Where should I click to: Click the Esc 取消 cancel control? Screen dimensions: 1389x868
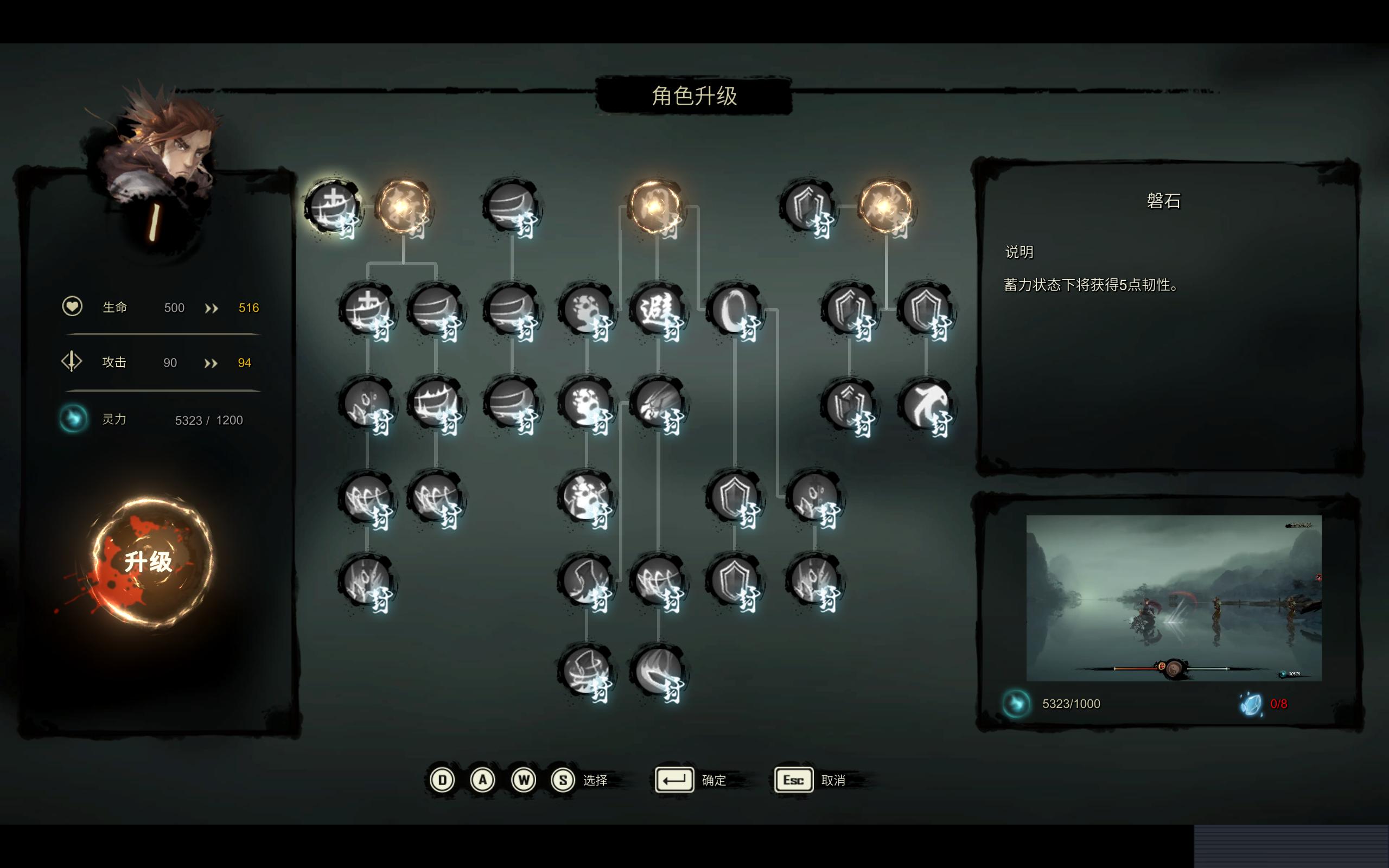click(x=793, y=780)
